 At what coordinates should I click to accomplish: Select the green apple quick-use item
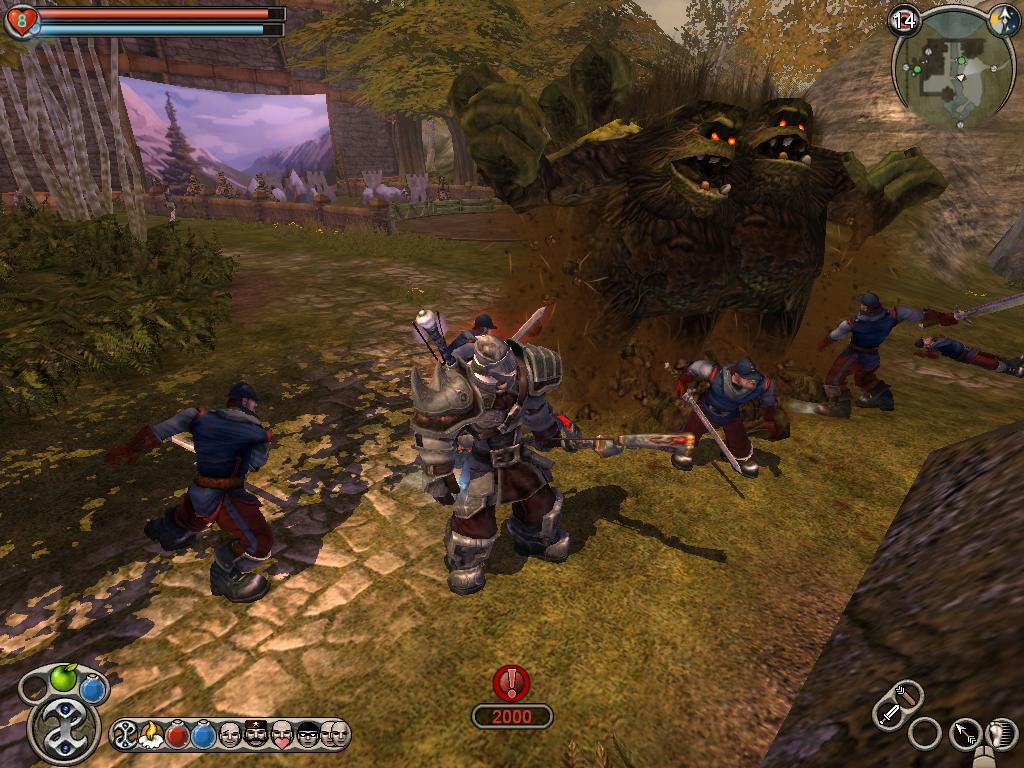pos(63,679)
